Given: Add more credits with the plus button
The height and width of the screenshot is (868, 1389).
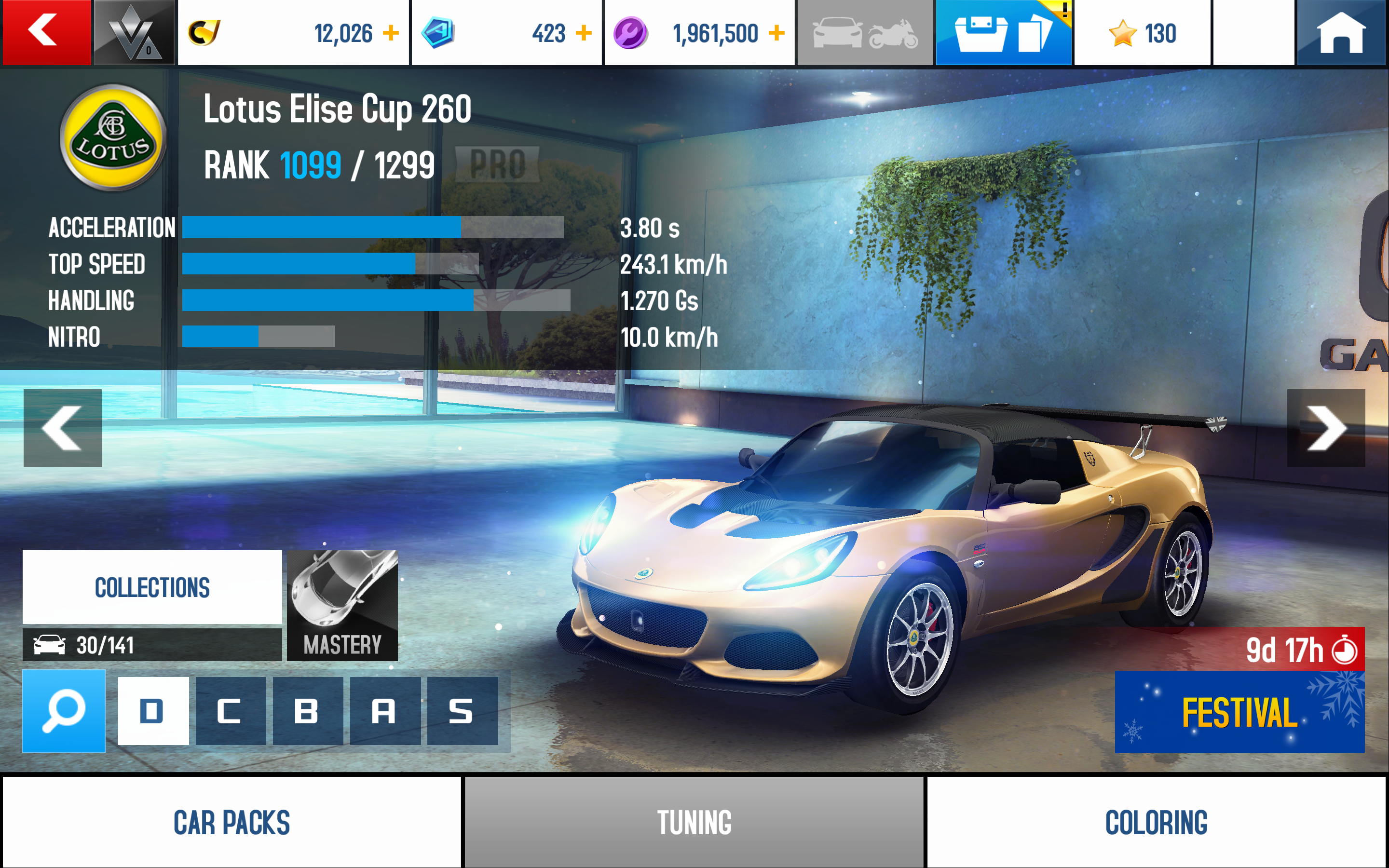Looking at the screenshot, I should tap(391, 33).
